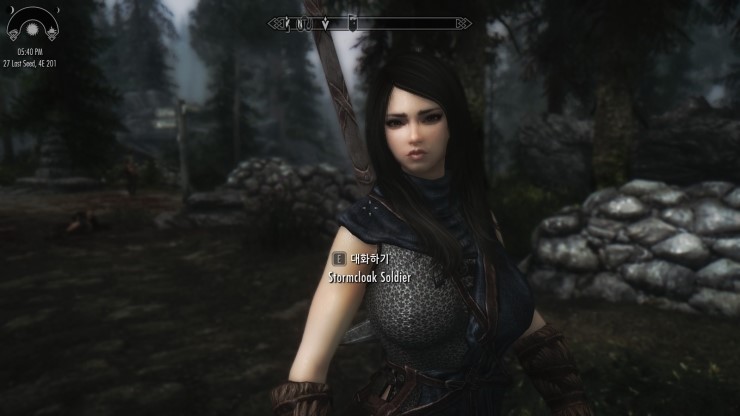Screen dimensions: 740x416
Task: Select the downward arrow marker on the compass
Action: [326, 22]
